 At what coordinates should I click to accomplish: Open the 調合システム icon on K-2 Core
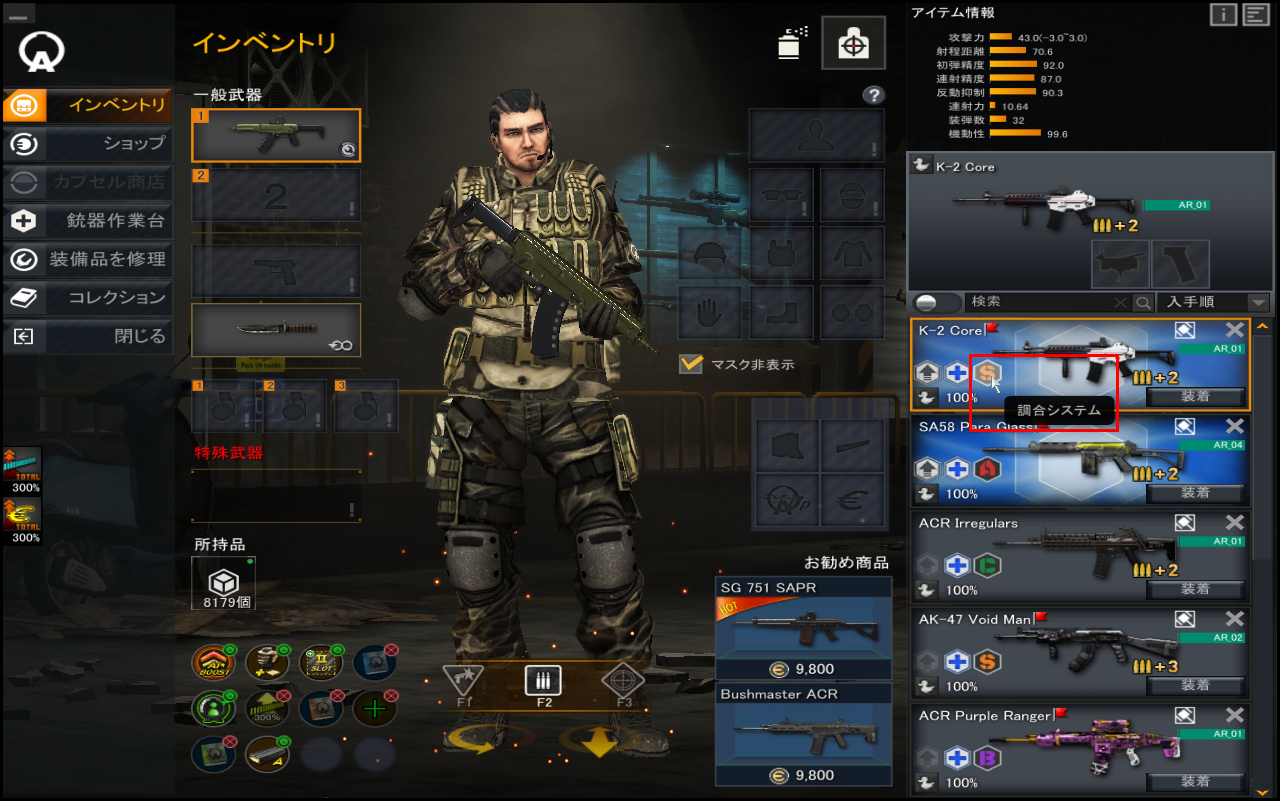click(988, 373)
